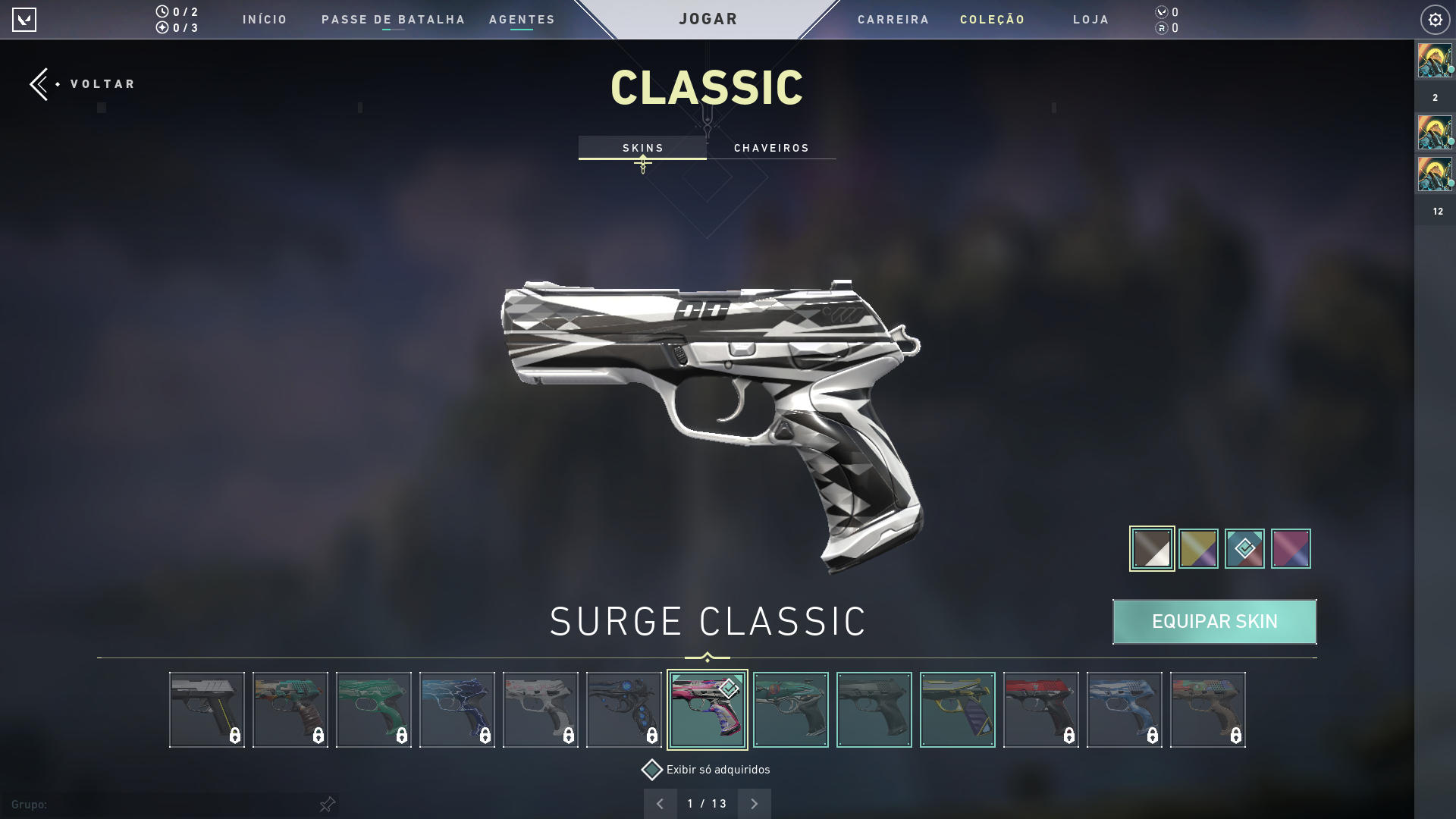Screen dimensions: 1456x819
Task: Go to the next page of skins
Action: click(x=755, y=802)
